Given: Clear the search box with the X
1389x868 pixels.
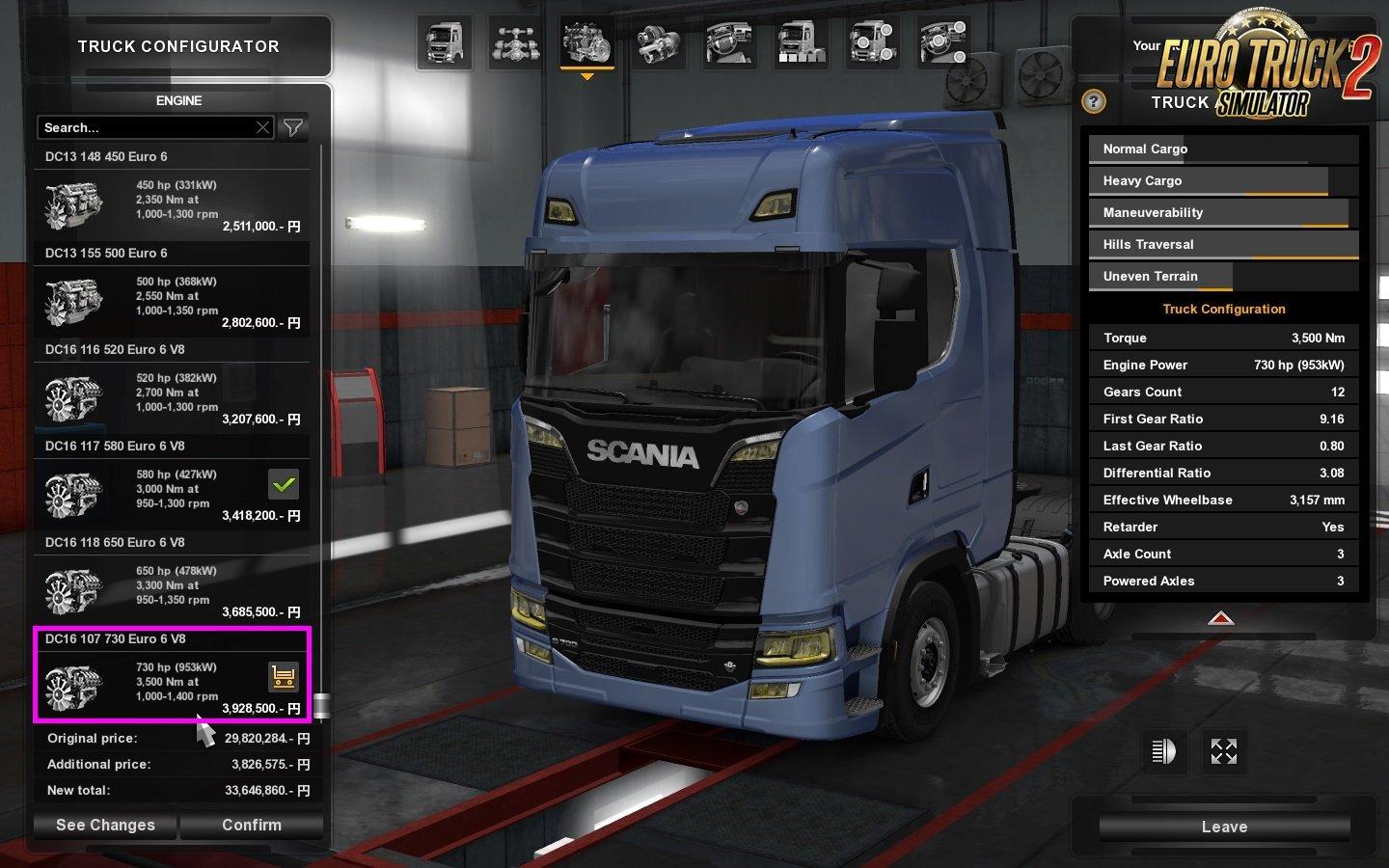Looking at the screenshot, I should click(x=262, y=127).
